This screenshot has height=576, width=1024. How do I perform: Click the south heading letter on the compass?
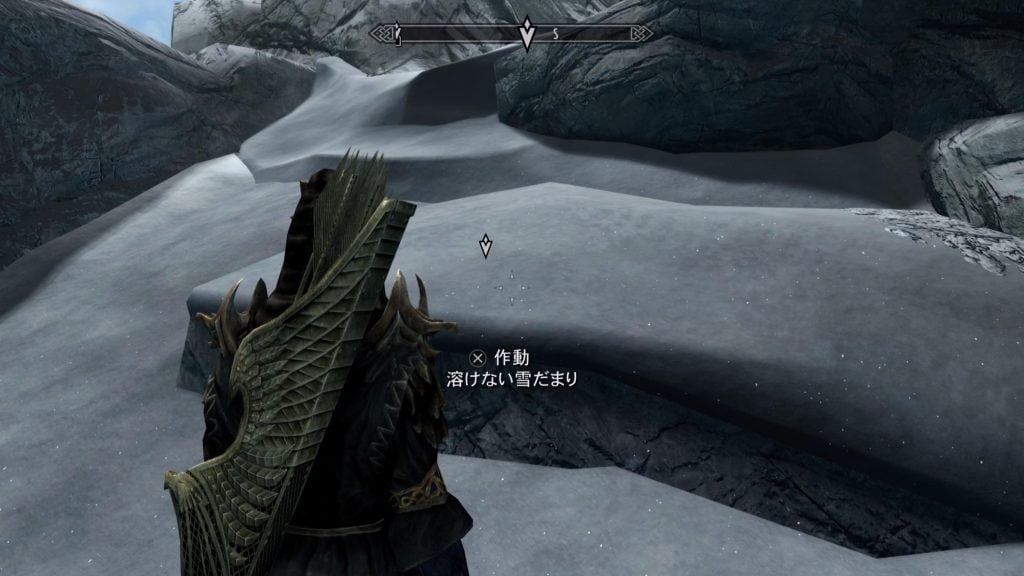click(555, 34)
